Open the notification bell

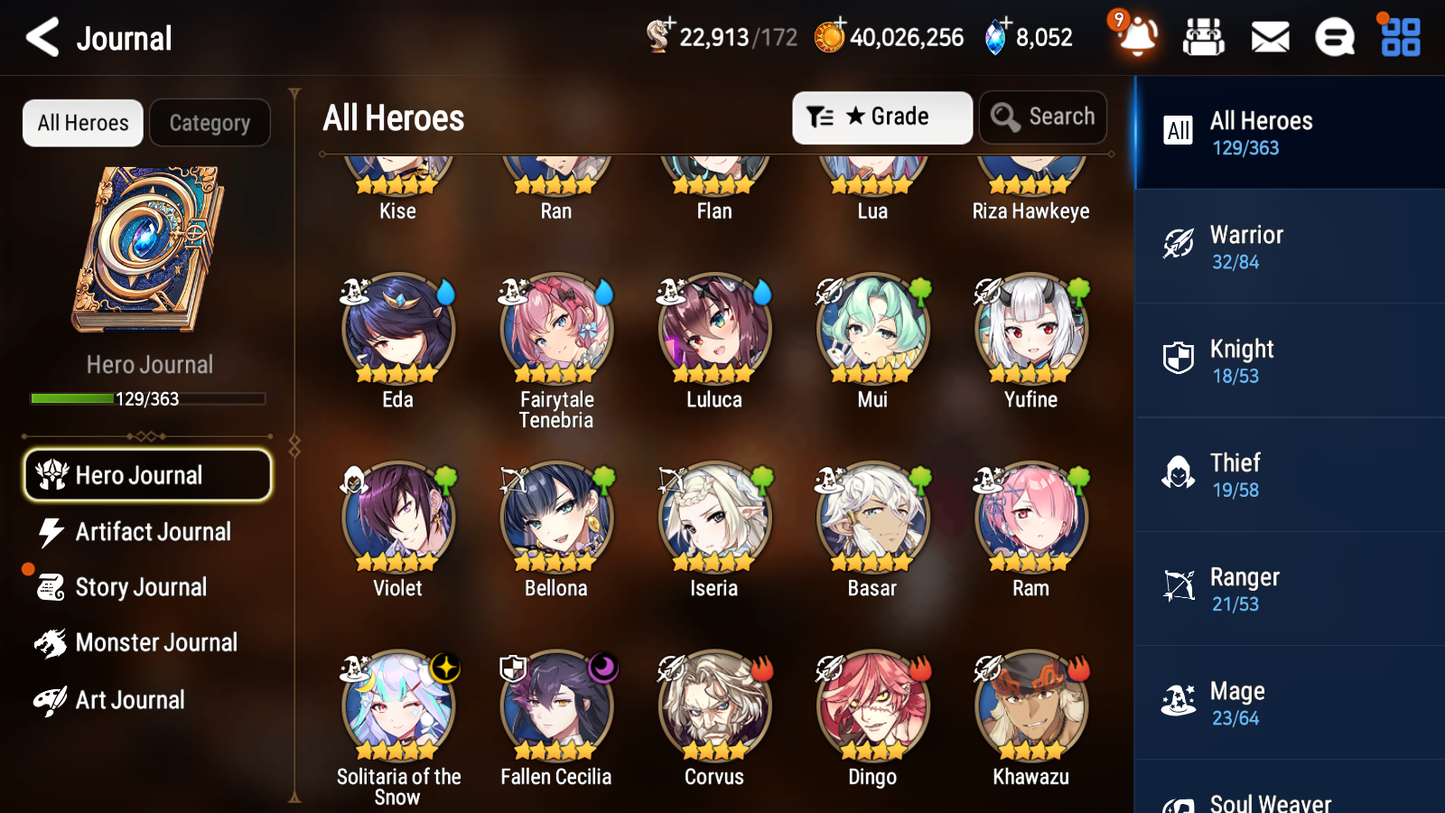(1134, 38)
